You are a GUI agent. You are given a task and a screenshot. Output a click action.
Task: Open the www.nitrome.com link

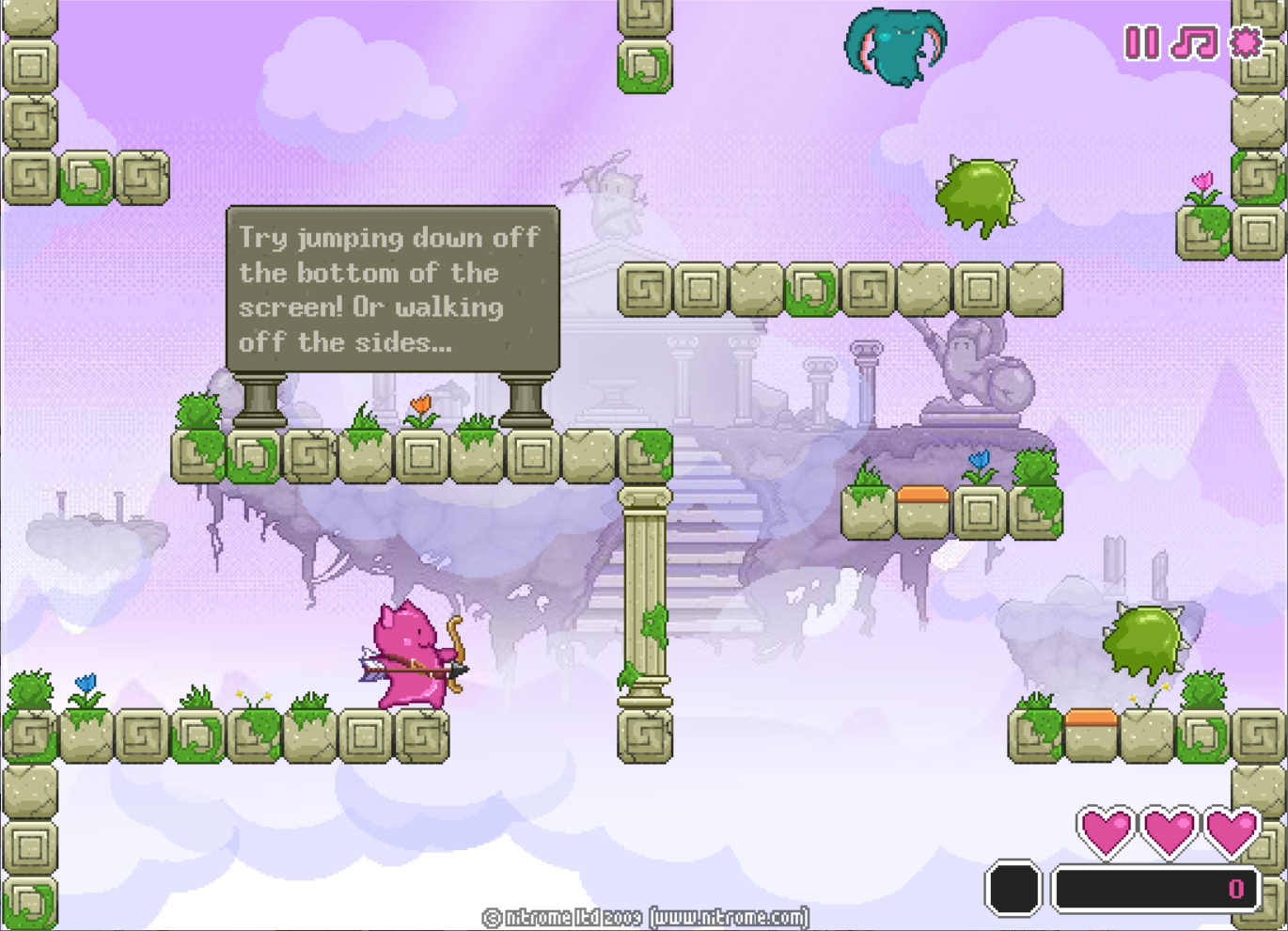click(730, 917)
